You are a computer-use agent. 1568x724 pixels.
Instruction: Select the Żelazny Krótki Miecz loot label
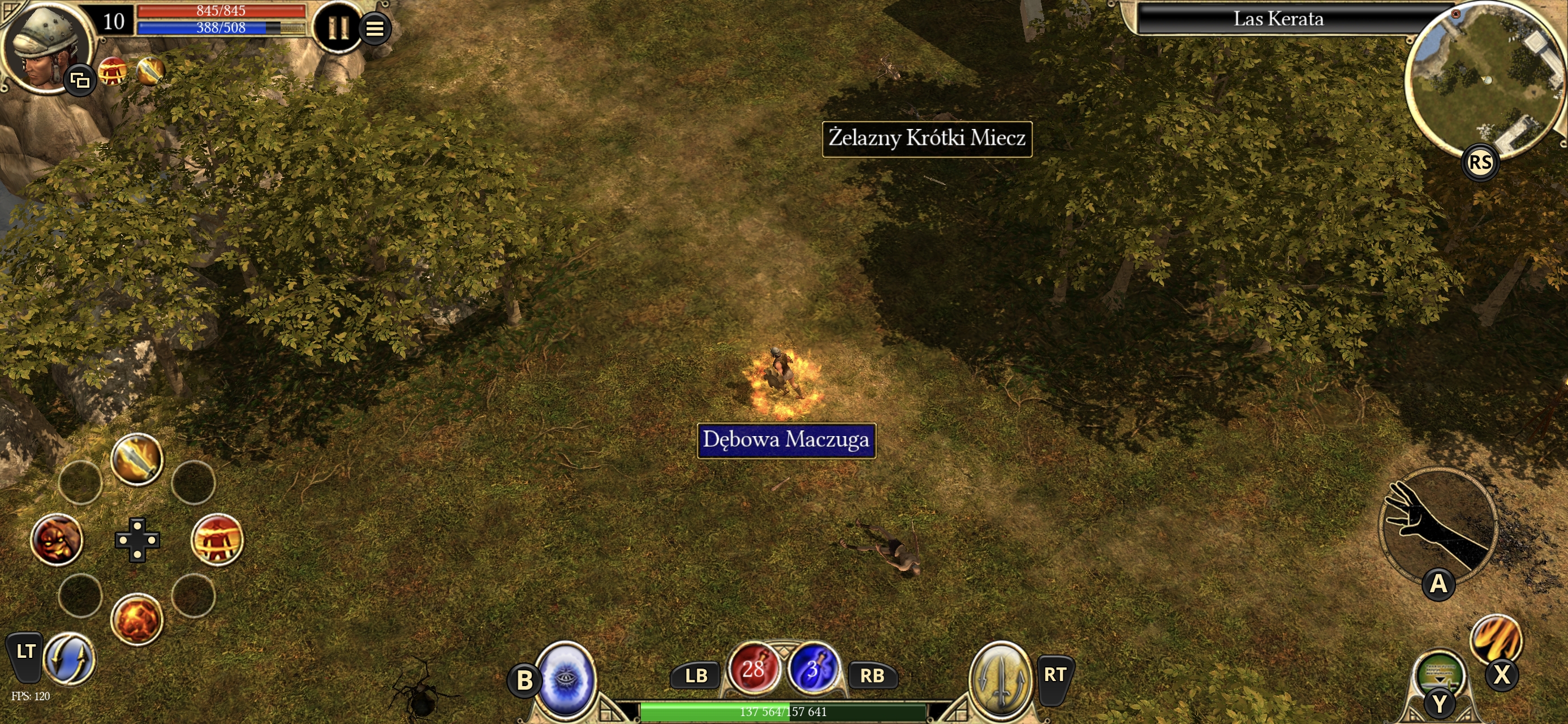[x=927, y=139]
